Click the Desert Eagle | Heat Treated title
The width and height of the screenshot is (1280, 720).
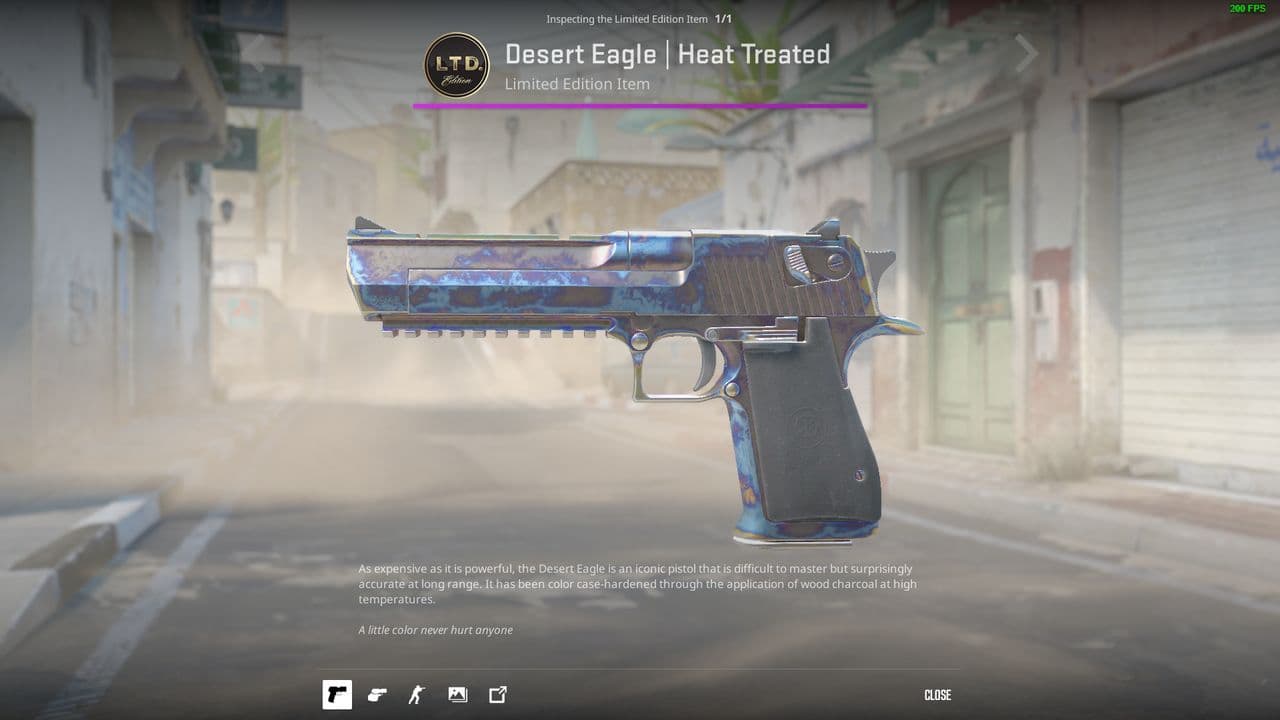668,55
